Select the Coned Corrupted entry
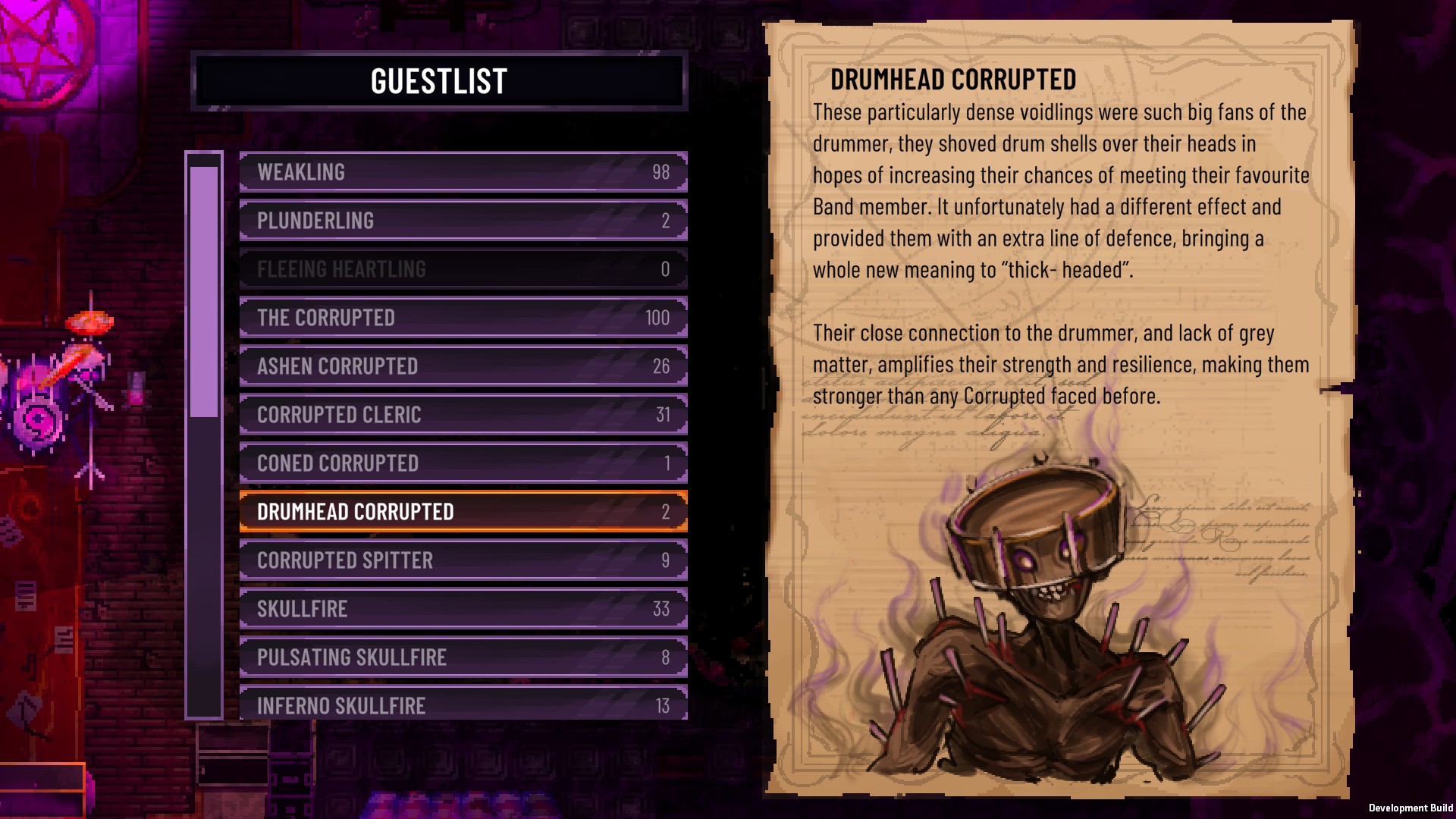 click(463, 463)
